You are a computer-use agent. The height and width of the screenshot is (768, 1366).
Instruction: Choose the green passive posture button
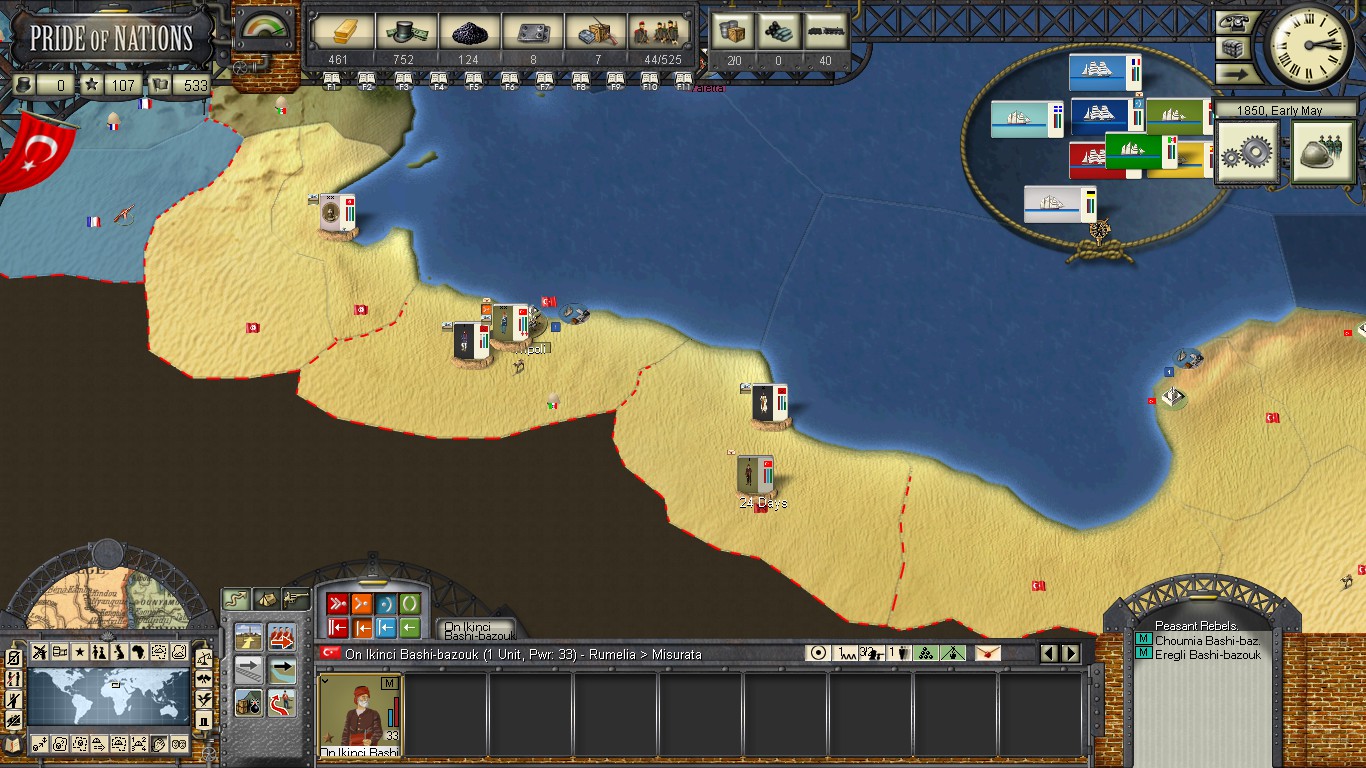(x=409, y=604)
